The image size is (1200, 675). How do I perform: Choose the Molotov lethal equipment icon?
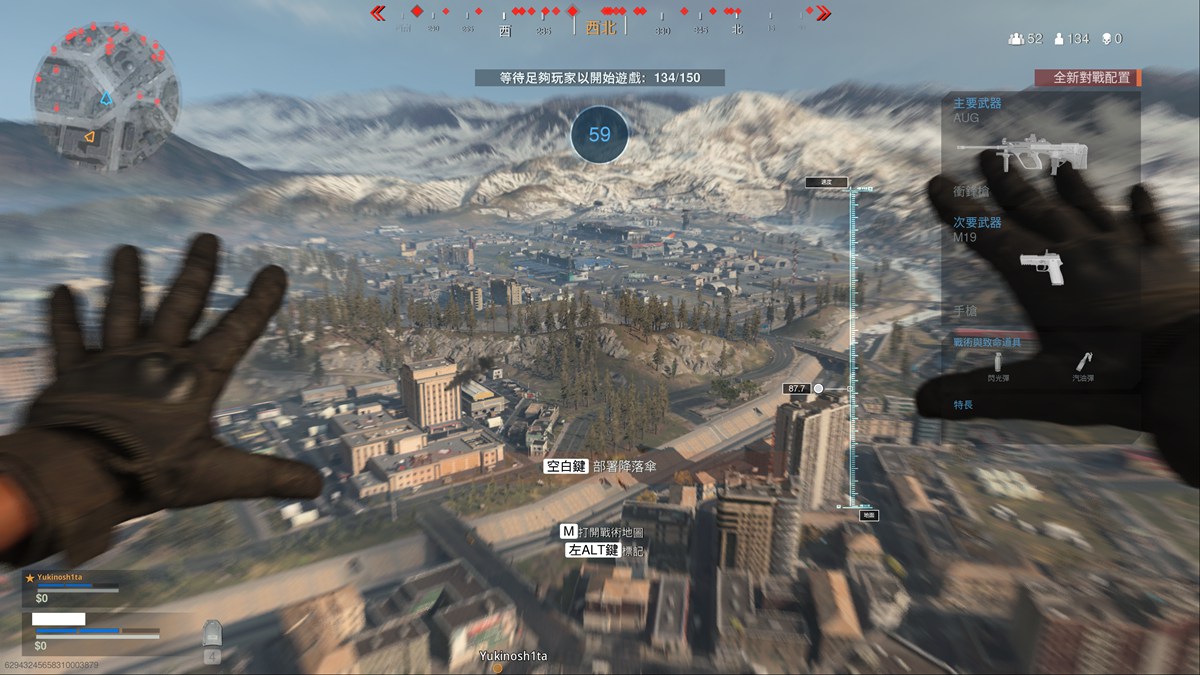click(x=1085, y=365)
